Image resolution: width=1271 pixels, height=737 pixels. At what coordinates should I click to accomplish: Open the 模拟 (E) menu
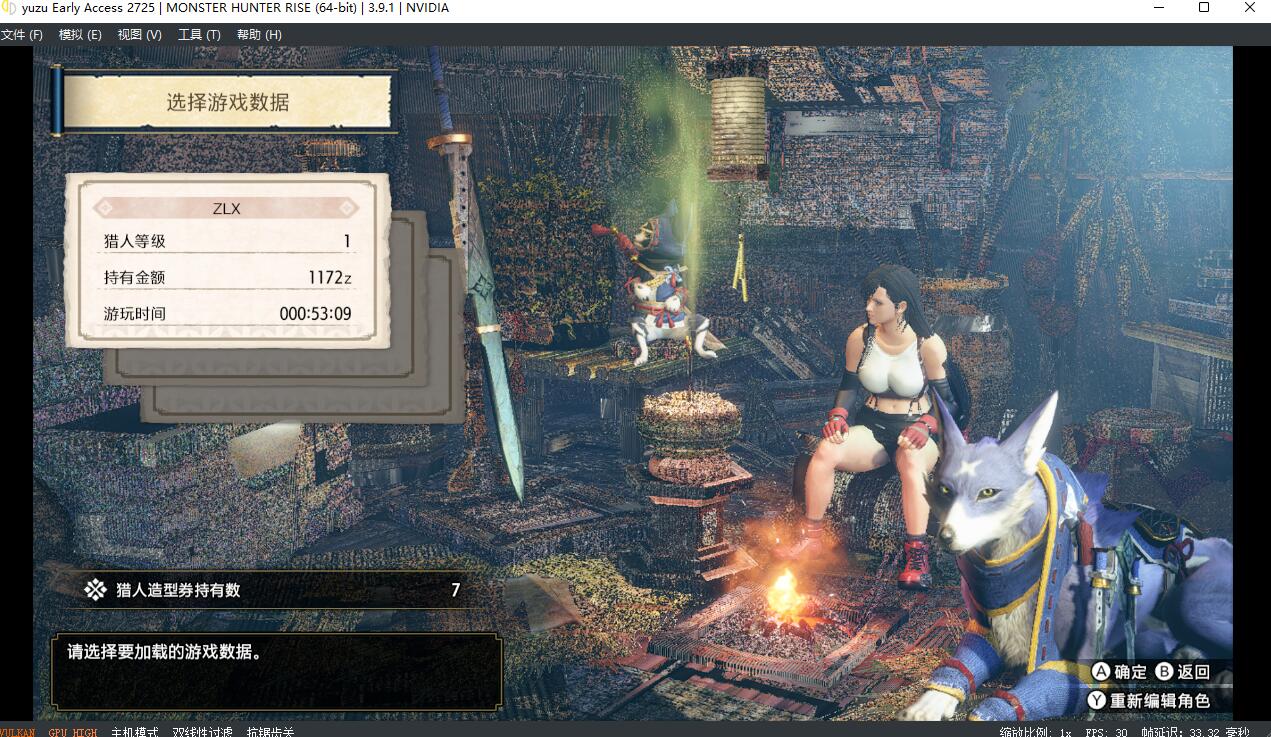80,35
